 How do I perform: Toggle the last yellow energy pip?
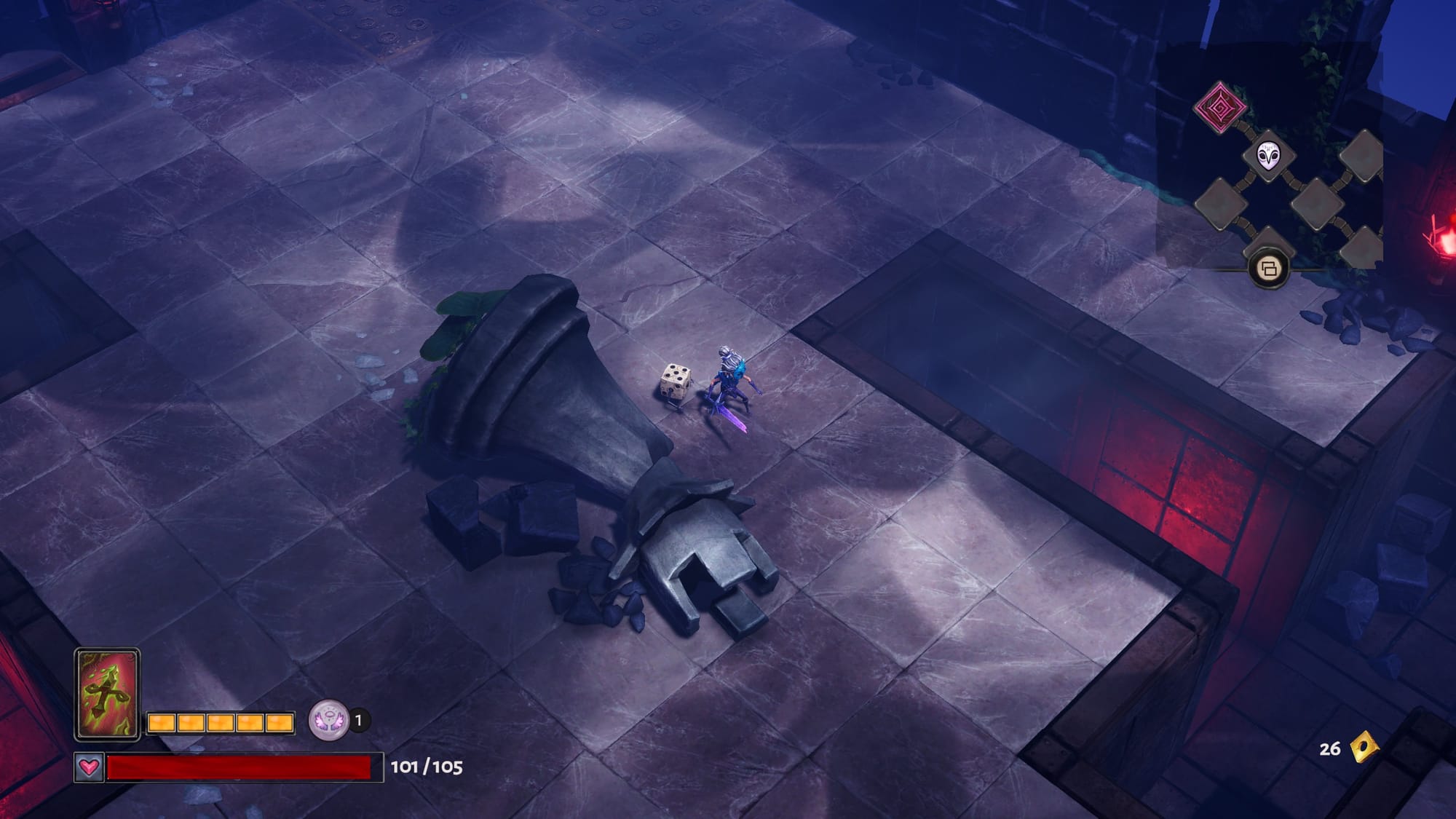pos(280,723)
